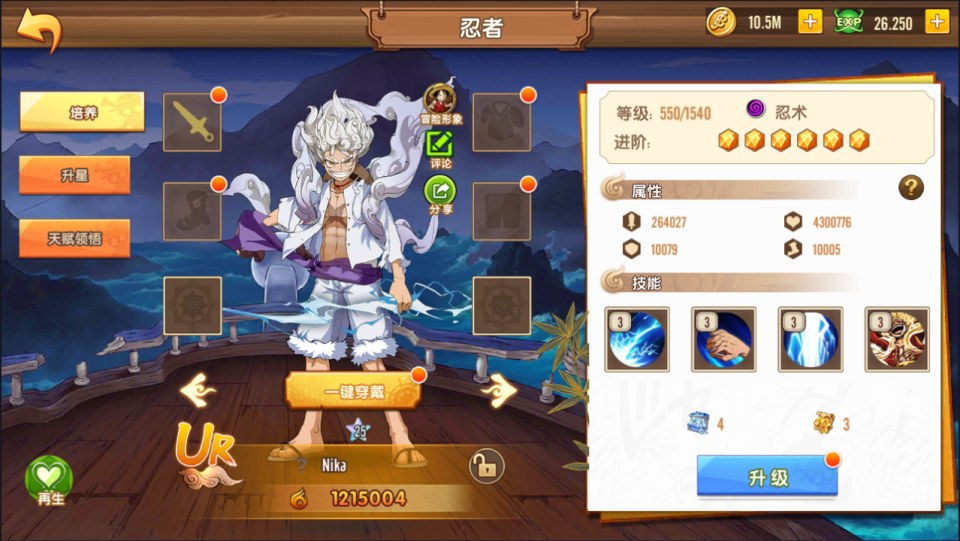
Task: Go back with the orange return arrow
Action: [x=39, y=29]
